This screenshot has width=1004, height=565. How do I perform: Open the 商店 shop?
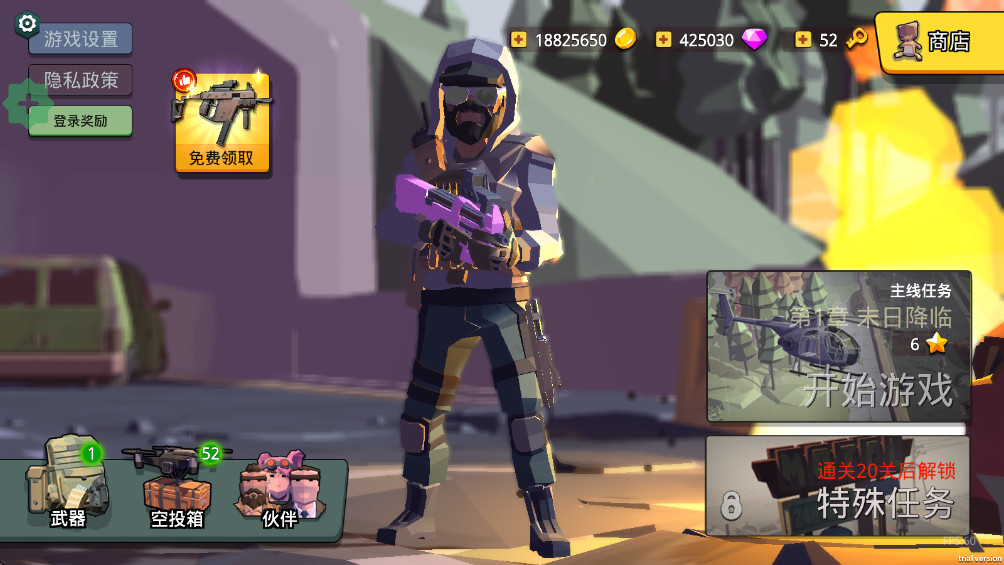click(938, 41)
